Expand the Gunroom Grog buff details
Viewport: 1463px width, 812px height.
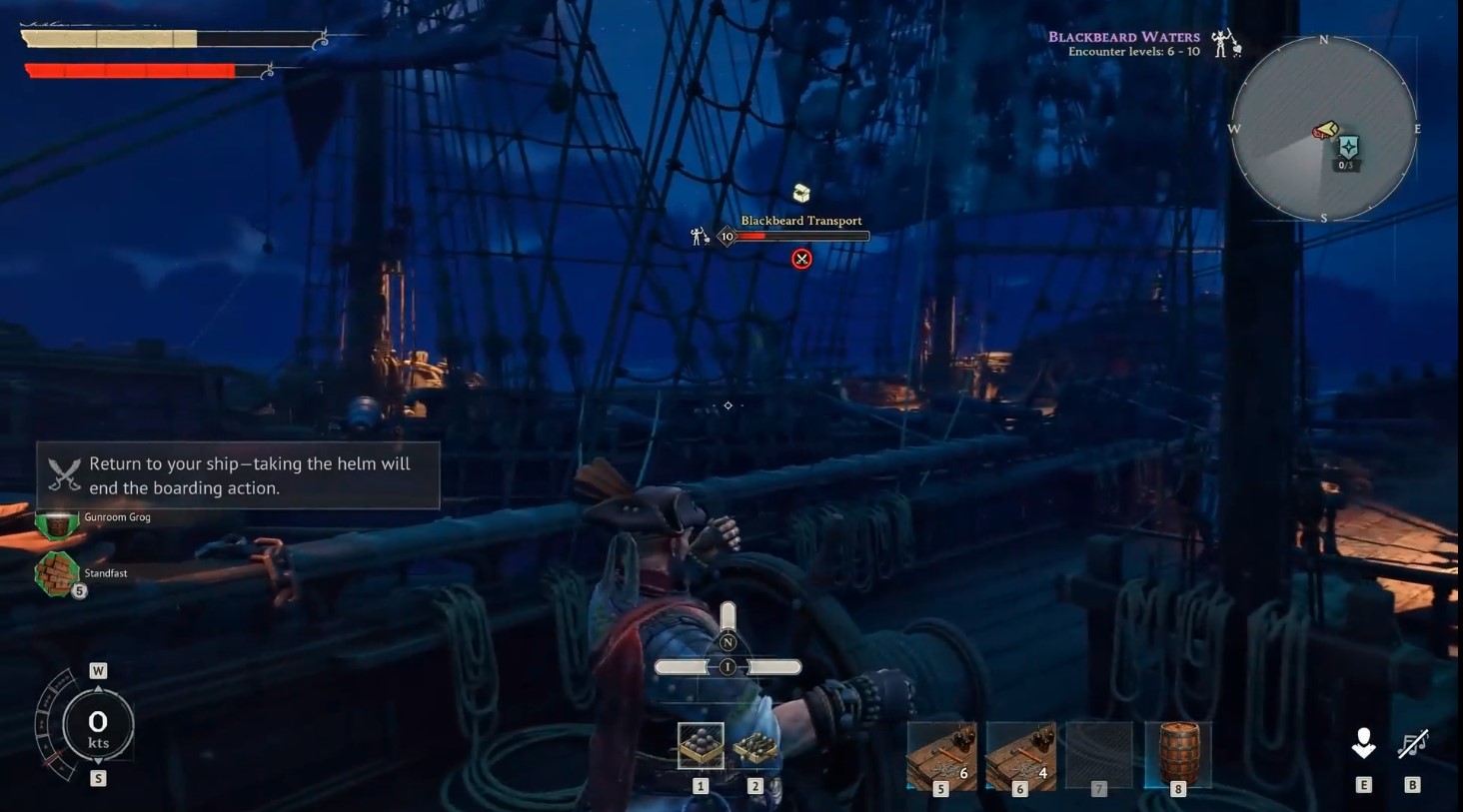pyautogui.click(x=55, y=523)
